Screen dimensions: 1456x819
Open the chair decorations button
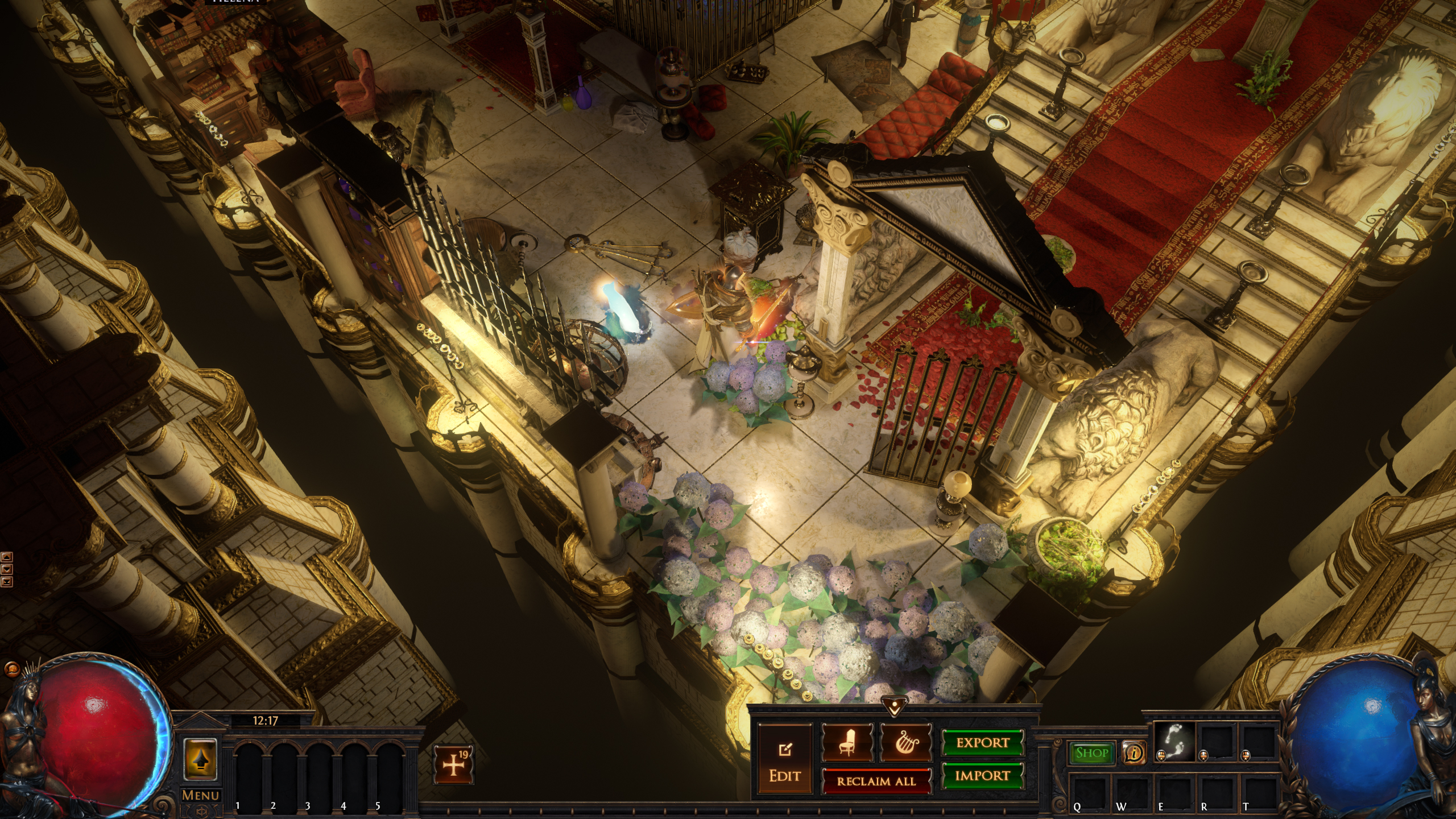click(847, 743)
